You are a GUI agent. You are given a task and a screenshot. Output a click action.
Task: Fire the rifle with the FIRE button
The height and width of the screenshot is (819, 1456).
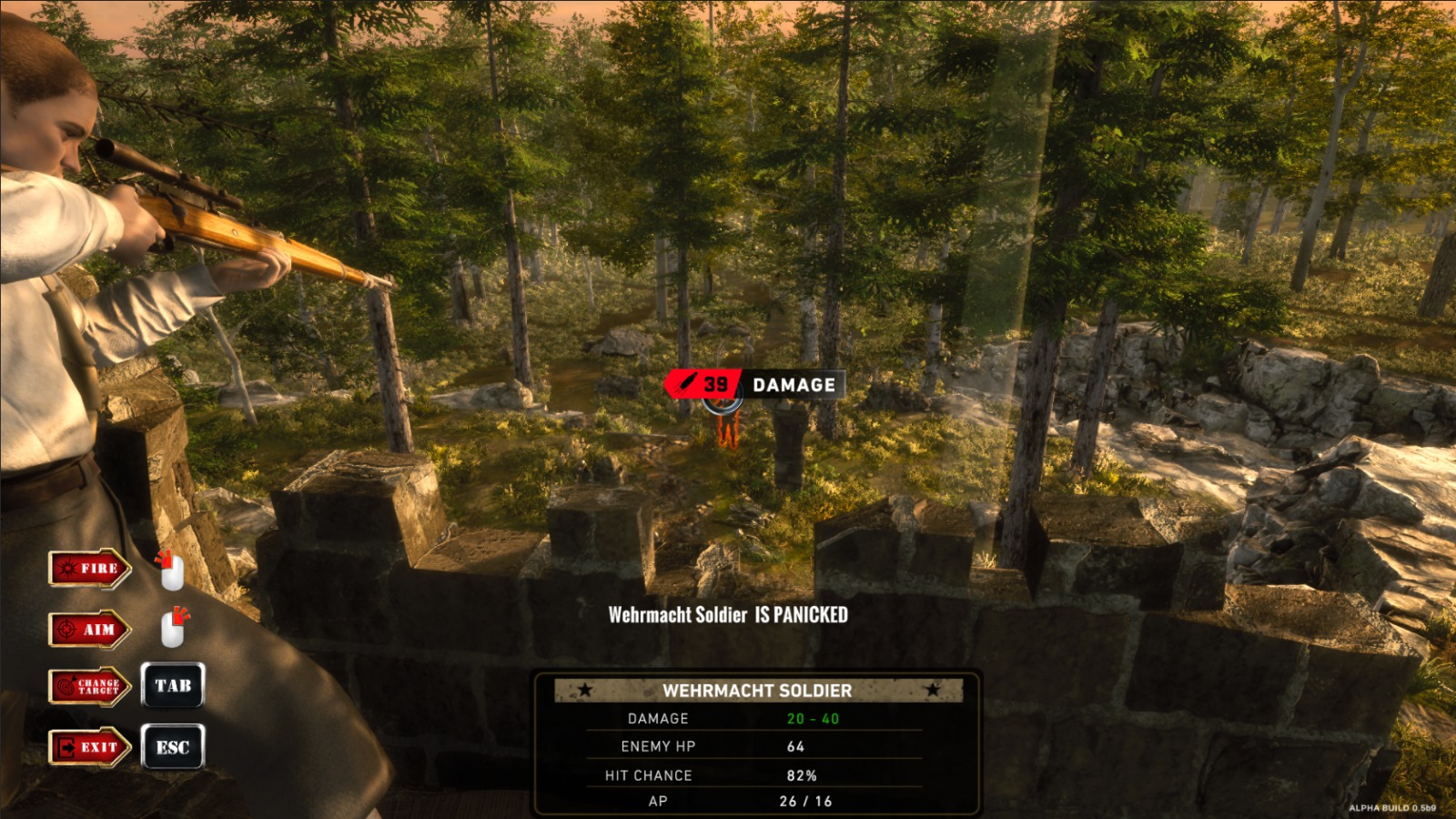point(89,569)
